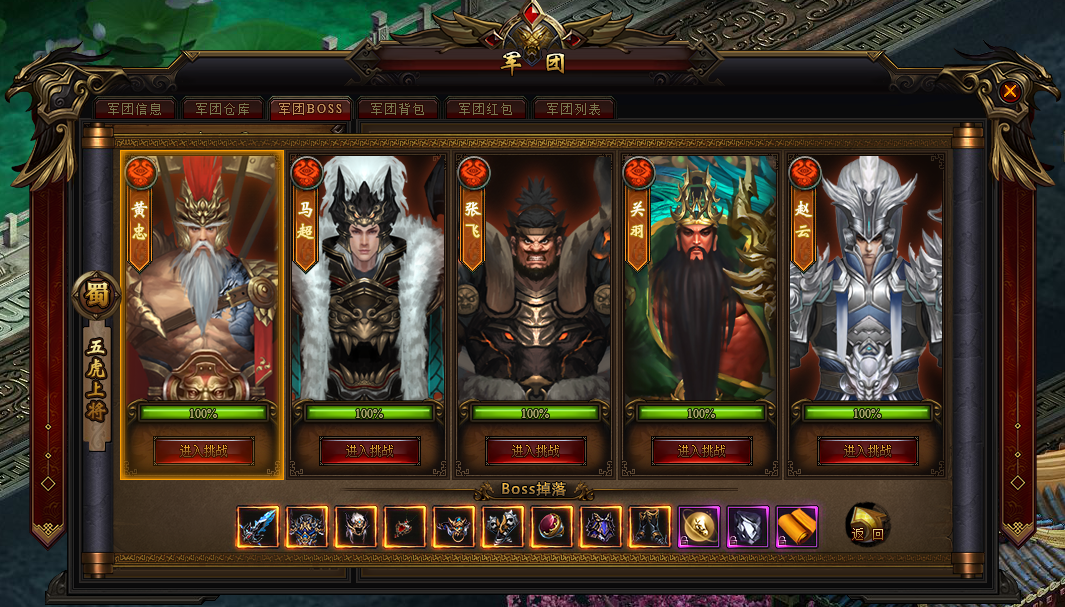Inspect the golden scroll drop item
The width and height of the screenshot is (1065, 607).
796,527
